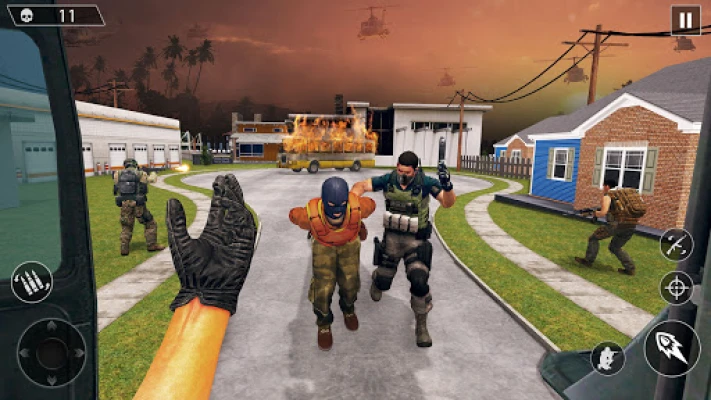Image resolution: width=711 pixels, height=400 pixels.
Task: Tap the bullets reload button
Action: [31, 282]
